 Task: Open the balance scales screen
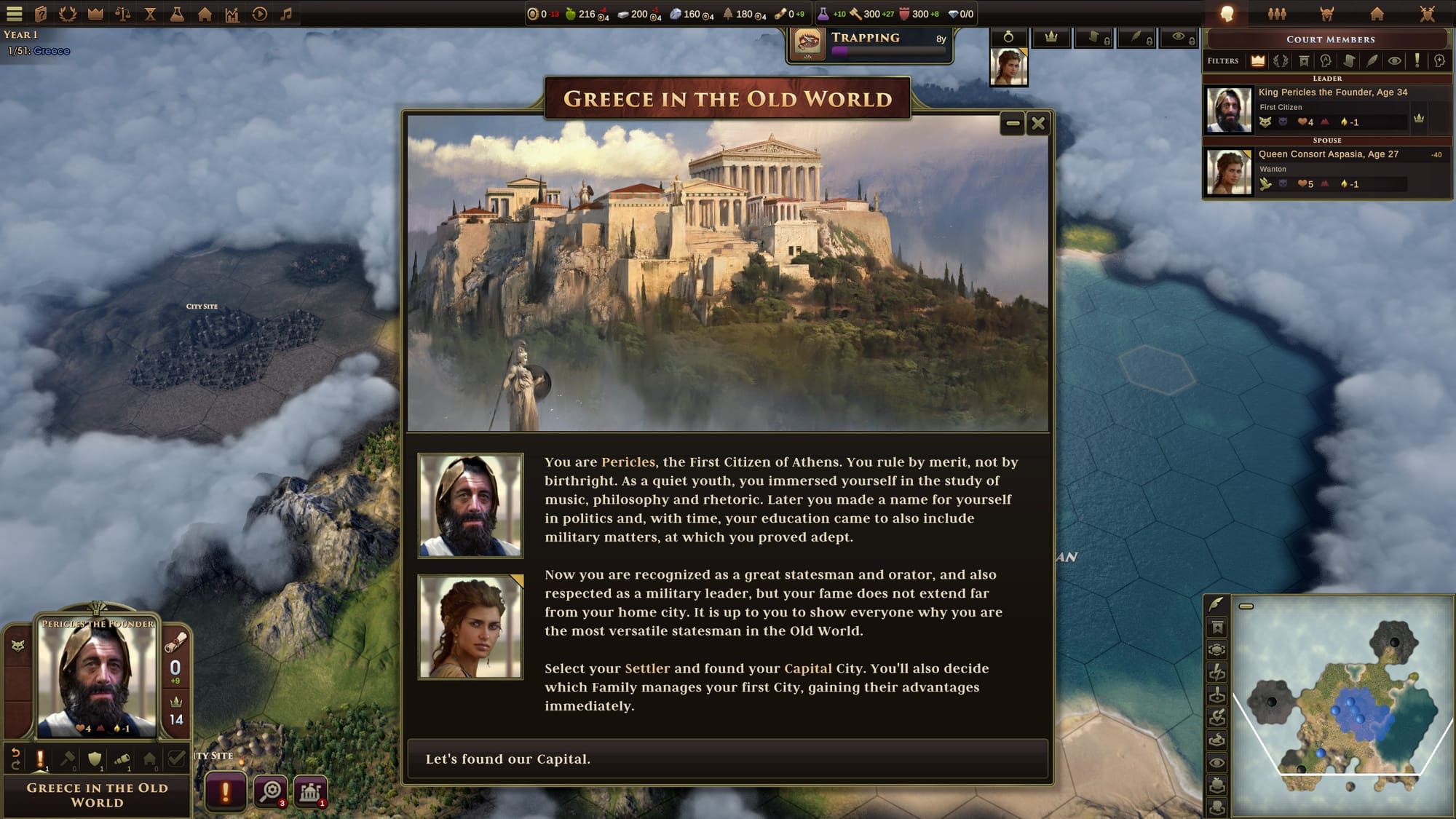coord(122,13)
